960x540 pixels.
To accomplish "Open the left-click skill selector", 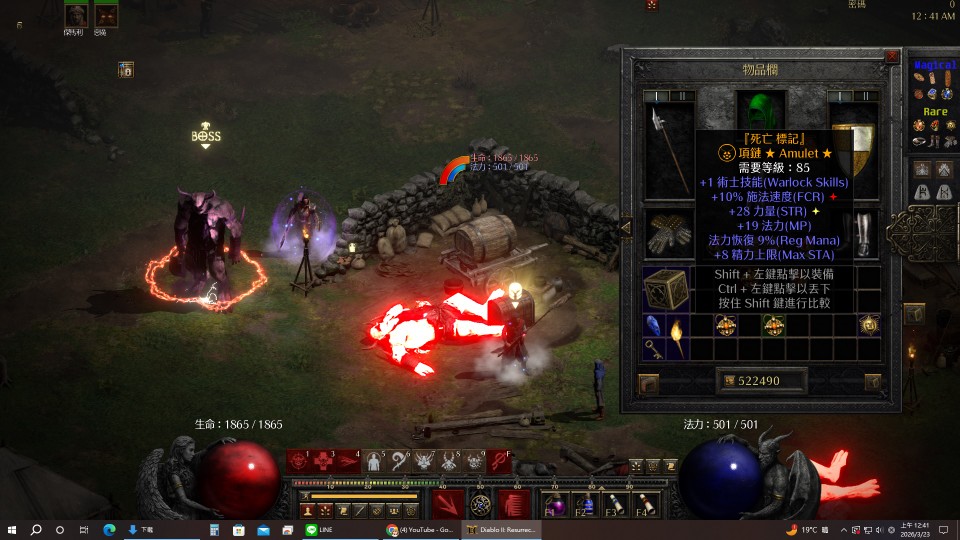I will (x=448, y=504).
